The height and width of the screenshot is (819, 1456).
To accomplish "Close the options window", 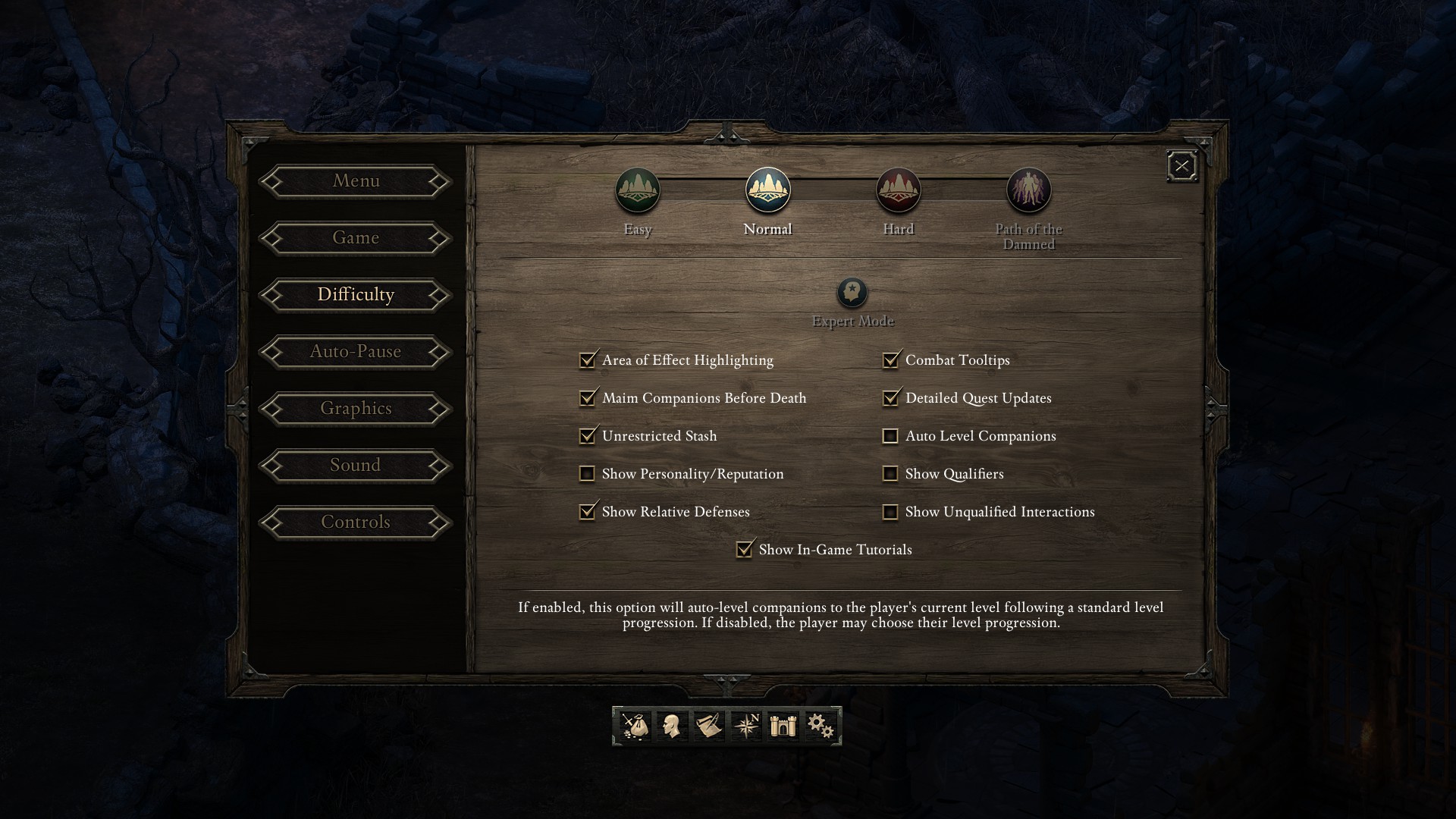I will [1181, 166].
